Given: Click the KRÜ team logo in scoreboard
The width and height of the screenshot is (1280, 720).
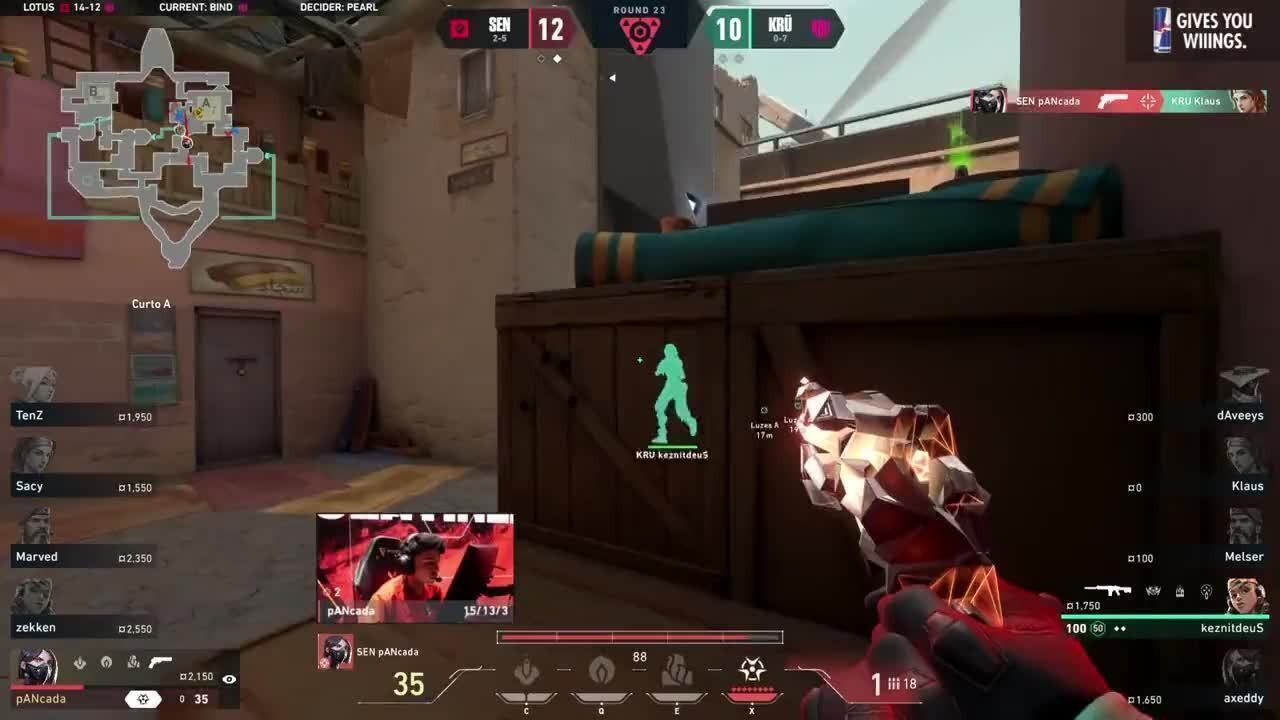Looking at the screenshot, I should (821, 28).
